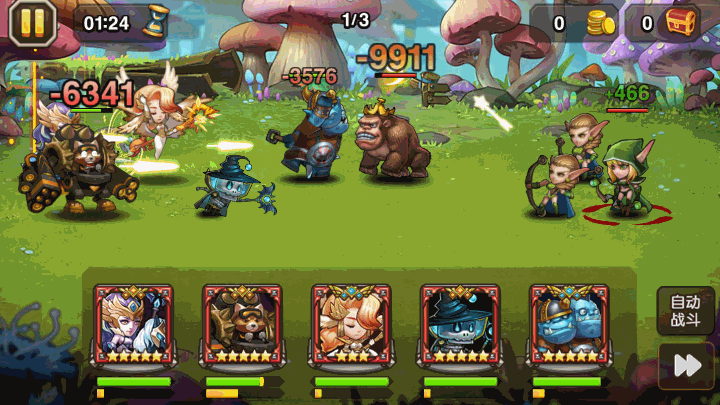Toggle the 自动战斗 auto-battle button
This screenshot has width=720, height=405.
tap(685, 312)
